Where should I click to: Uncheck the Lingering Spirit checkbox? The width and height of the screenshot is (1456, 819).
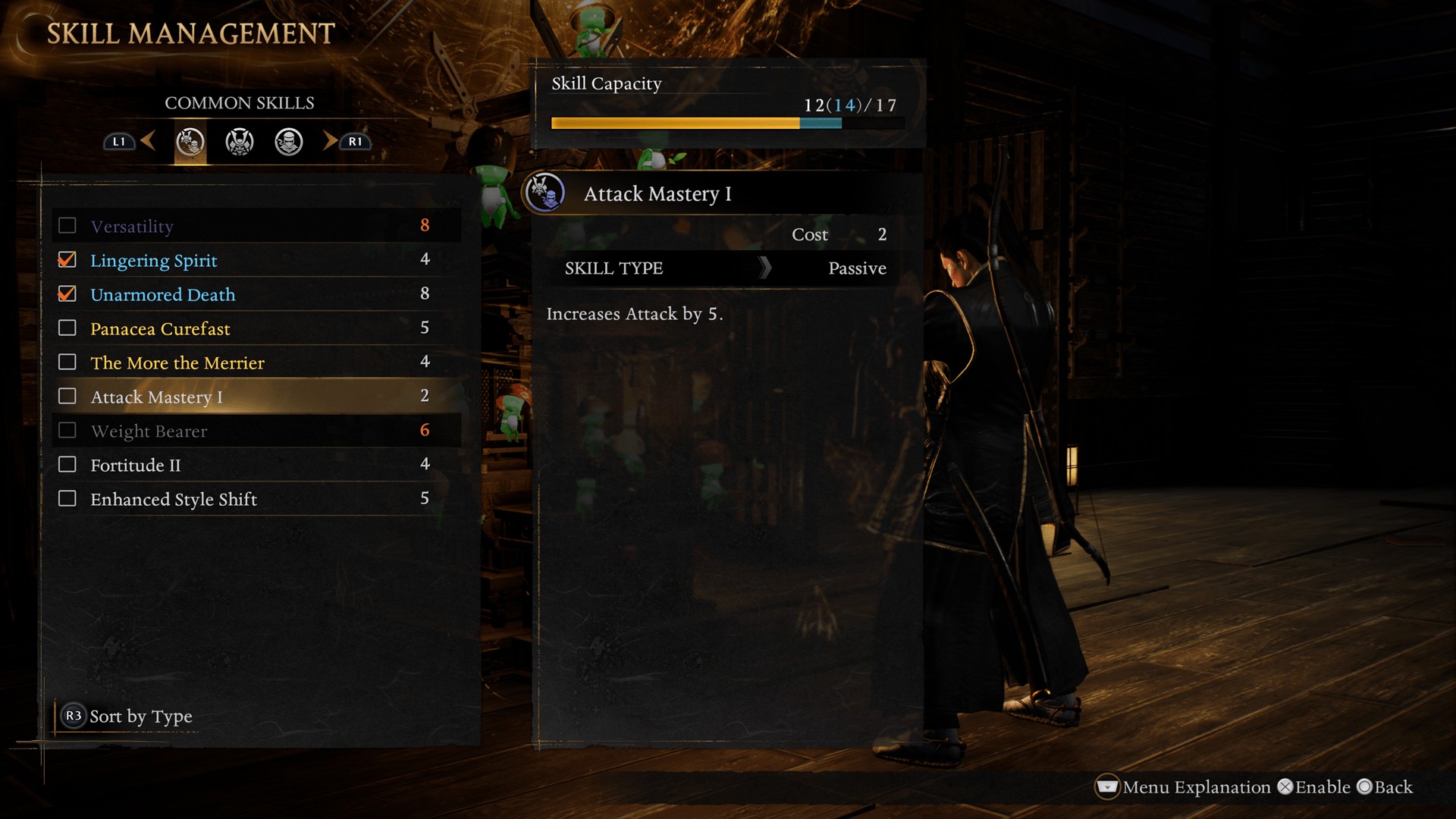(x=67, y=260)
